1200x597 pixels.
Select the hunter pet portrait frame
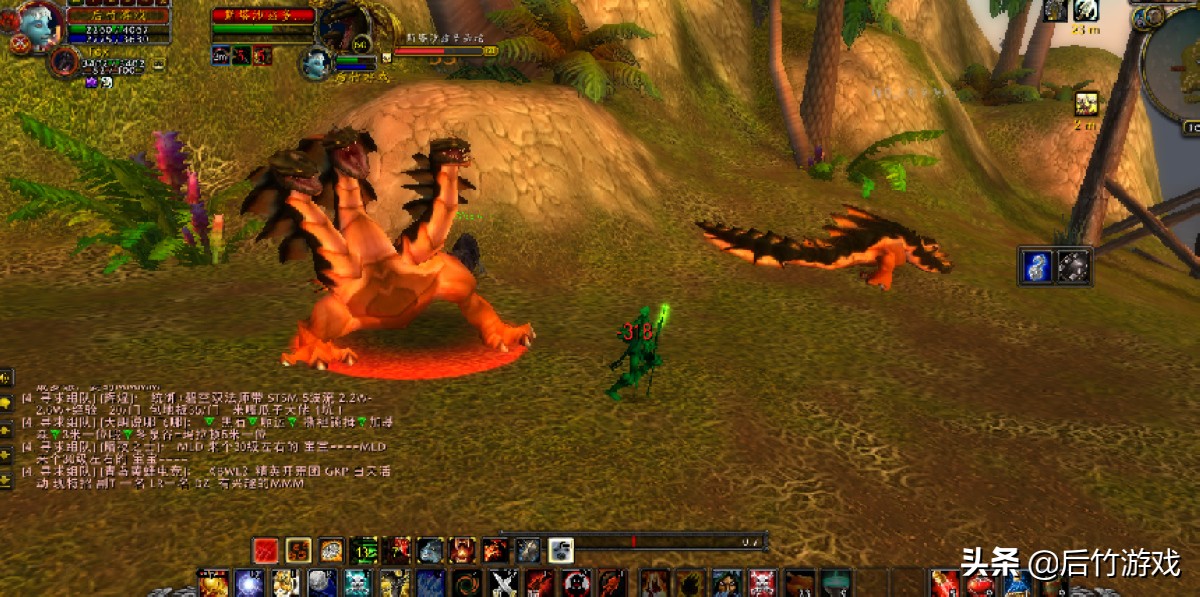pos(63,62)
